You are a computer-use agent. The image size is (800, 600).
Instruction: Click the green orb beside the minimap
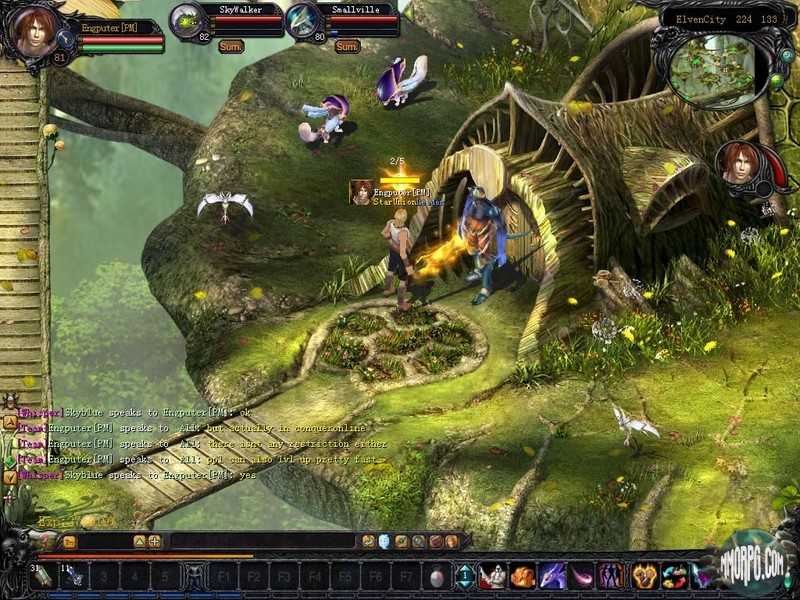click(x=776, y=80)
